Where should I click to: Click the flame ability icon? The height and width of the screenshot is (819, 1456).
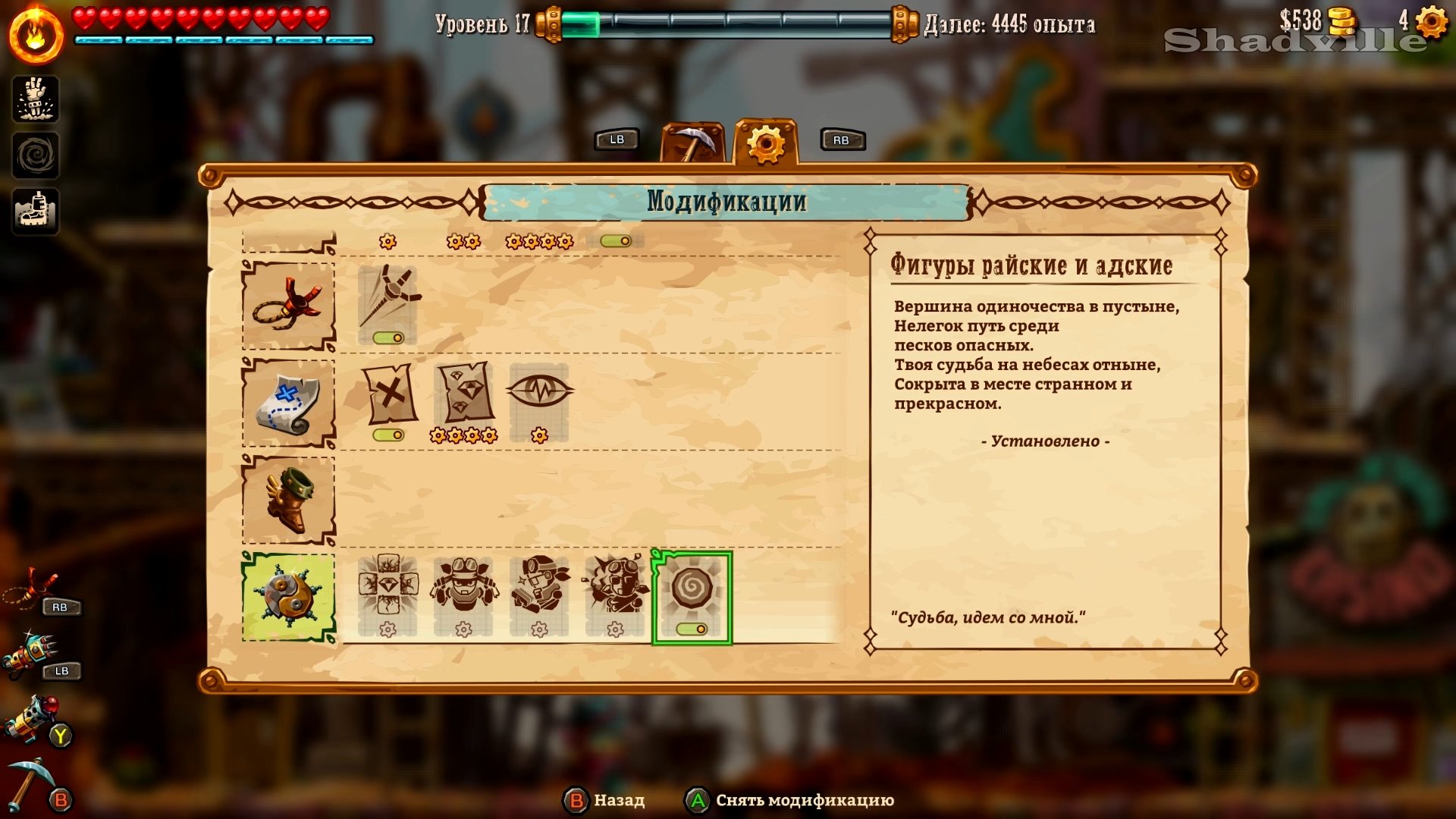[x=36, y=35]
